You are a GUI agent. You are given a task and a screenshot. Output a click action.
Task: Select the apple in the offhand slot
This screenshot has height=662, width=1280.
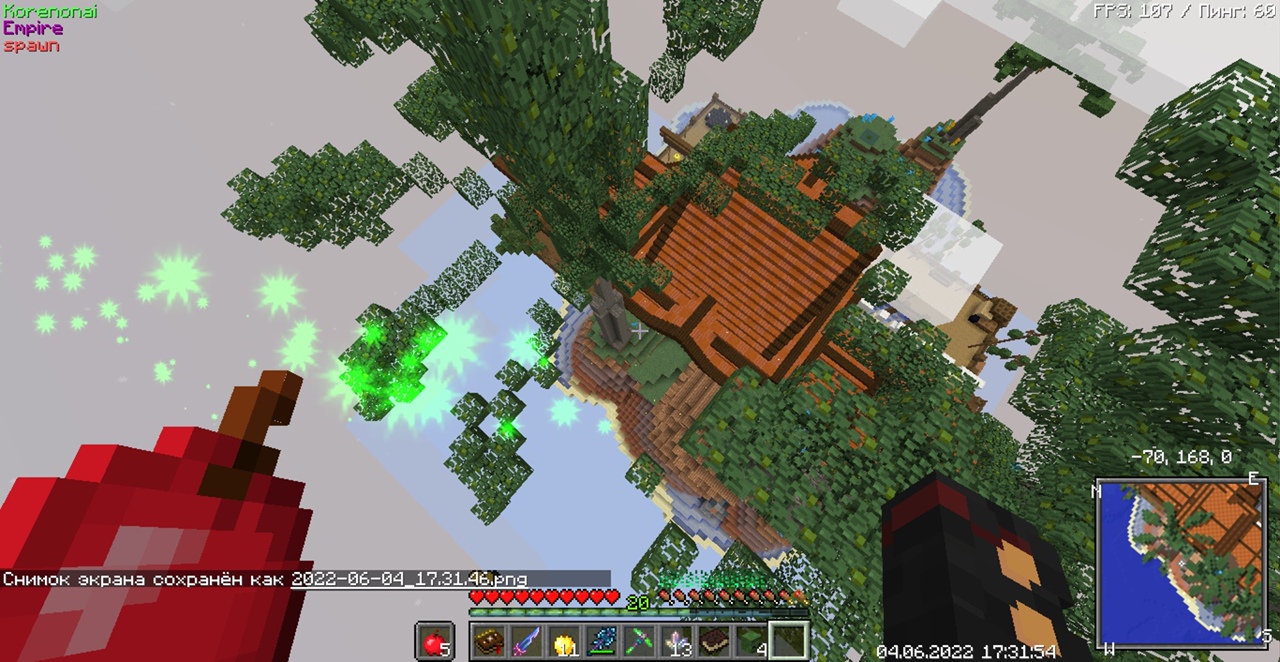[x=434, y=642]
